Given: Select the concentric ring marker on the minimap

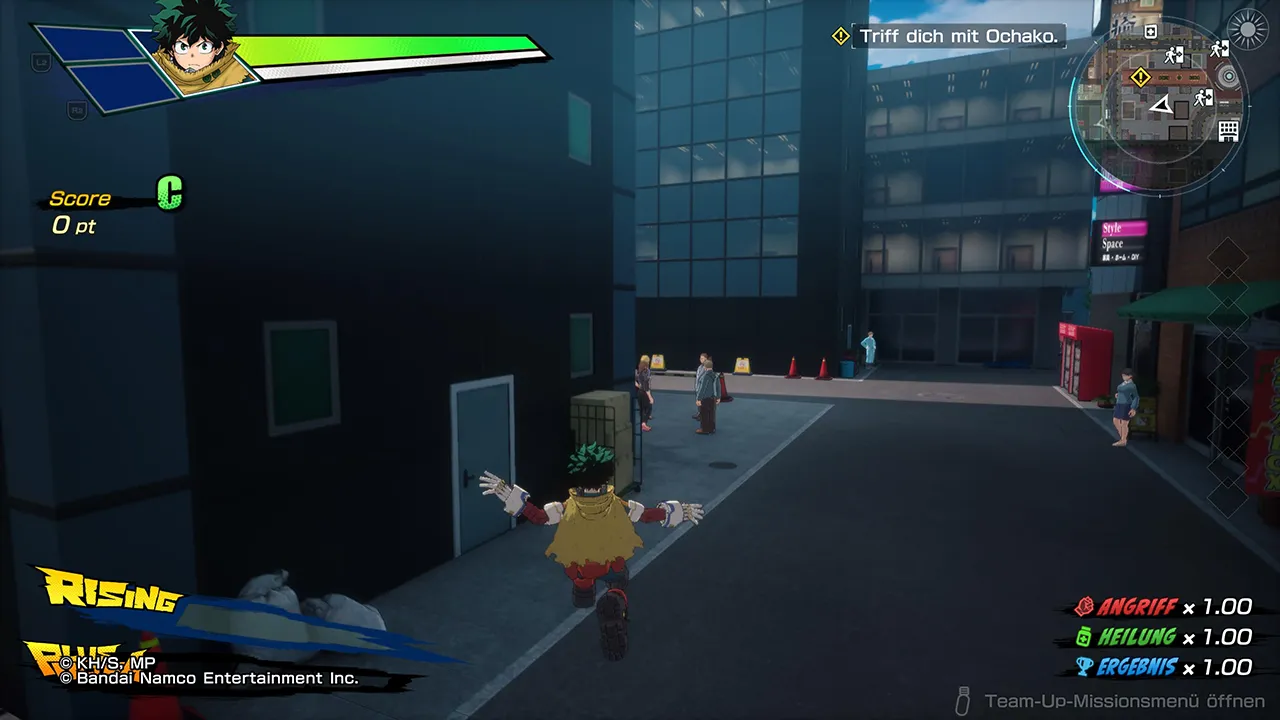Looking at the screenshot, I should click(1228, 77).
